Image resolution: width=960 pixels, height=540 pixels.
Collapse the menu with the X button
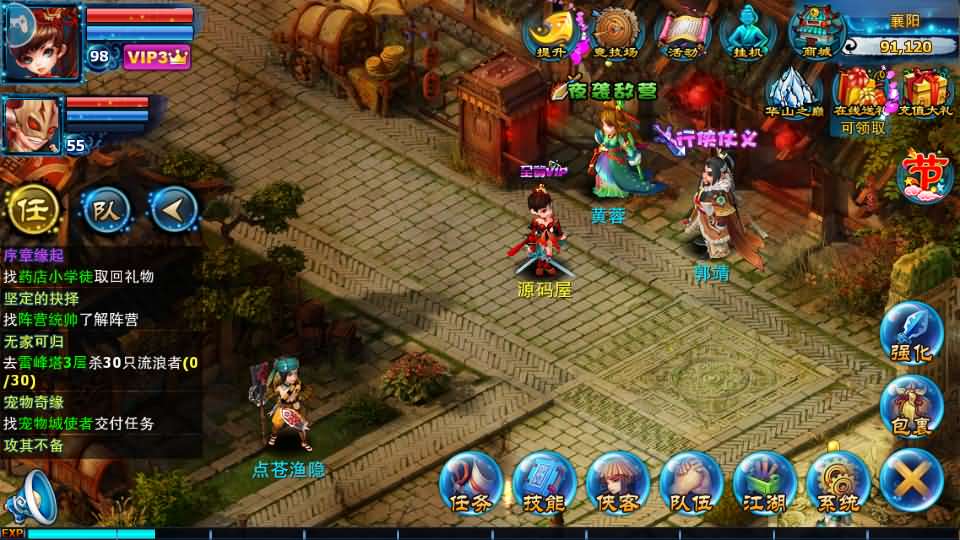click(x=911, y=479)
